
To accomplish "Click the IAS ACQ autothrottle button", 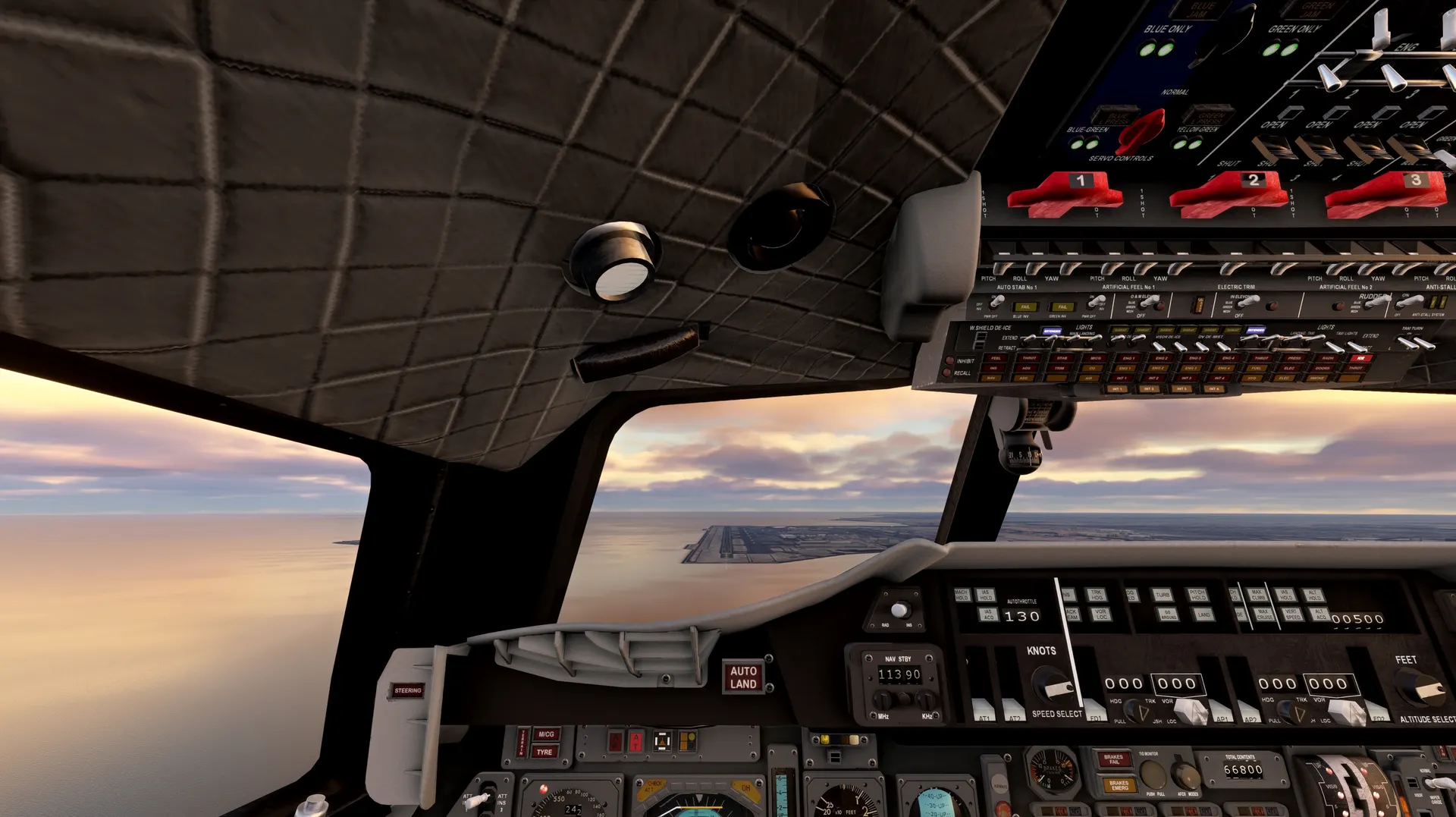I will tap(987, 614).
